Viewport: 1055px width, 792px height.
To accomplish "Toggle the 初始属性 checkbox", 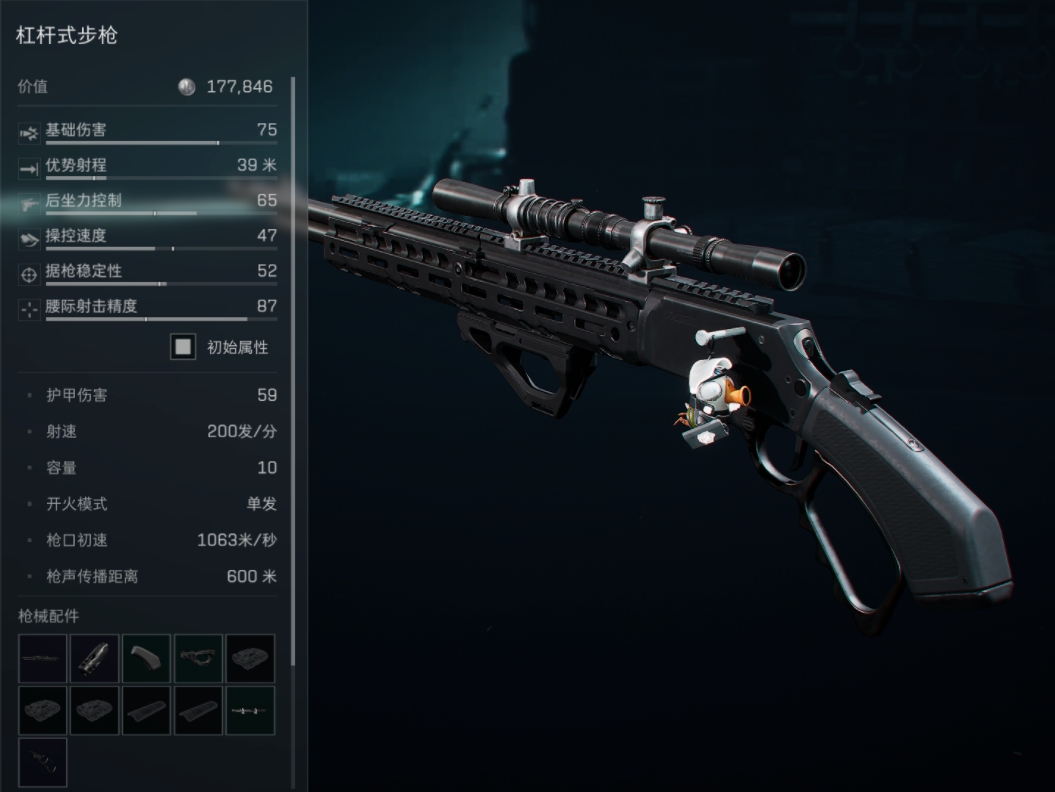I will [183, 347].
